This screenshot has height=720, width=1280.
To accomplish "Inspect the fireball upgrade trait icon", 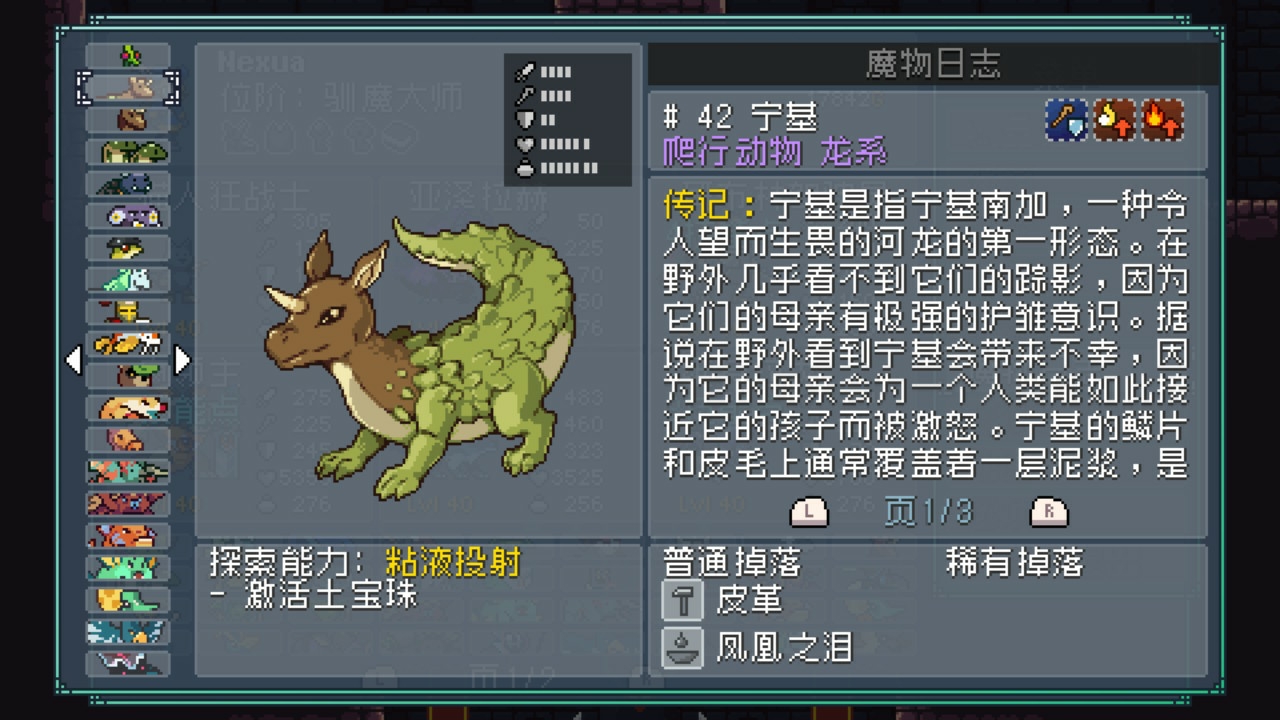I will pyautogui.click(x=1114, y=120).
